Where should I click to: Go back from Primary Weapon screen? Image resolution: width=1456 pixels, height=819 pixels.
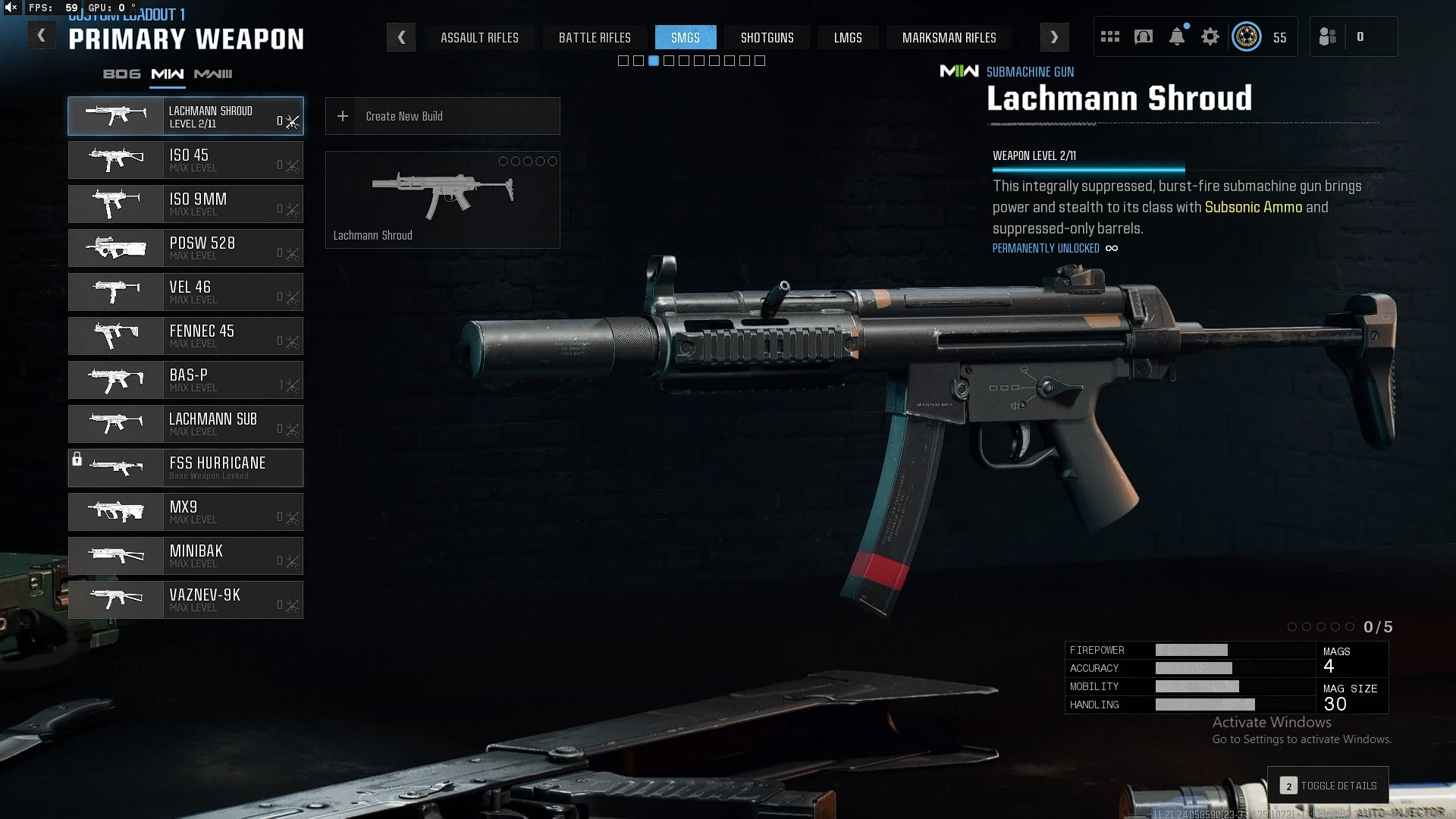pyautogui.click(x=42, y=36)
